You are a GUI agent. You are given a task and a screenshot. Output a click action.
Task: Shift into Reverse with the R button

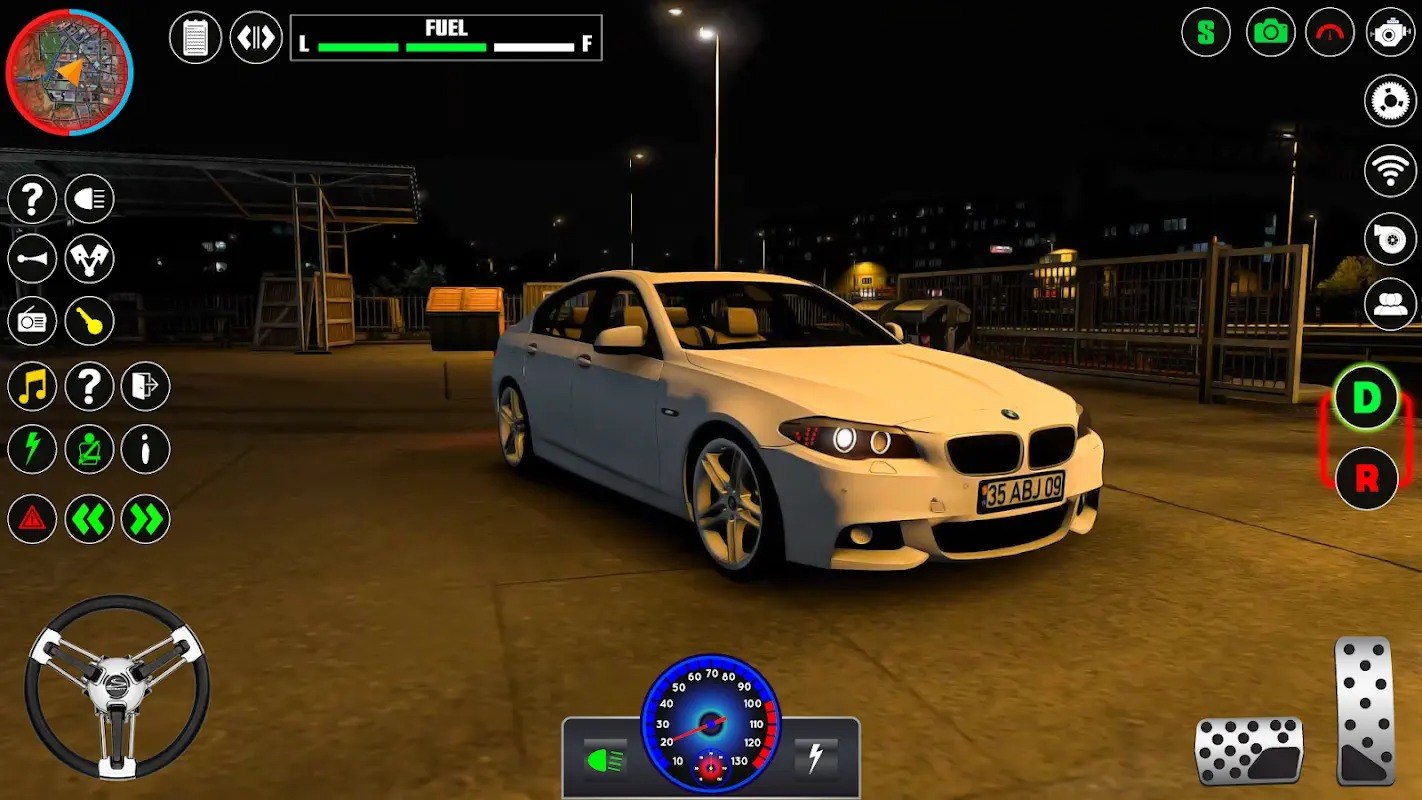click(1366, 479)
